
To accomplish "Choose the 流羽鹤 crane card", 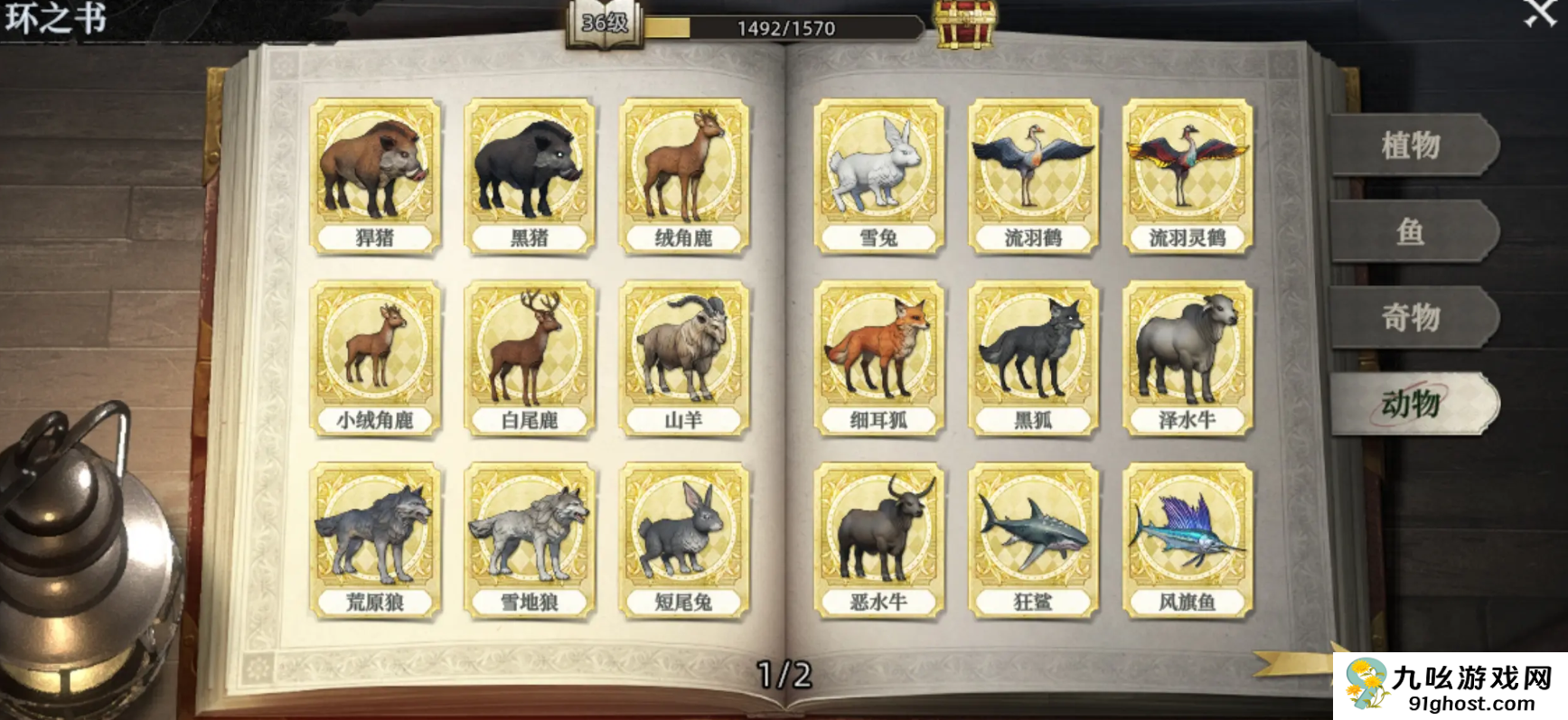I will pos(1033,176).
